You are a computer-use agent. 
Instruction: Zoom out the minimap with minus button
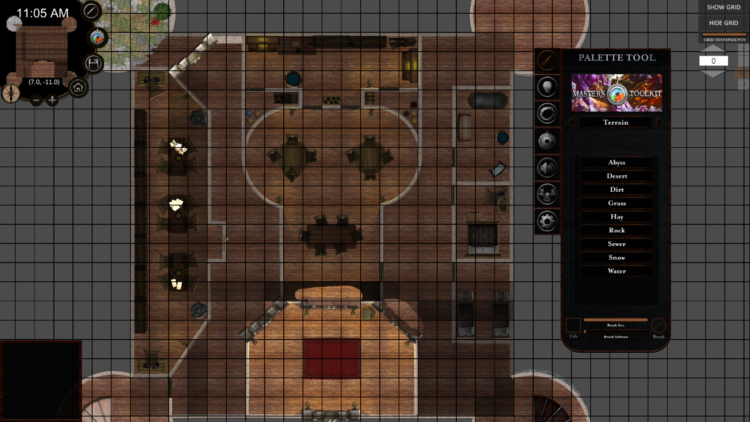(x=36, y=100)
